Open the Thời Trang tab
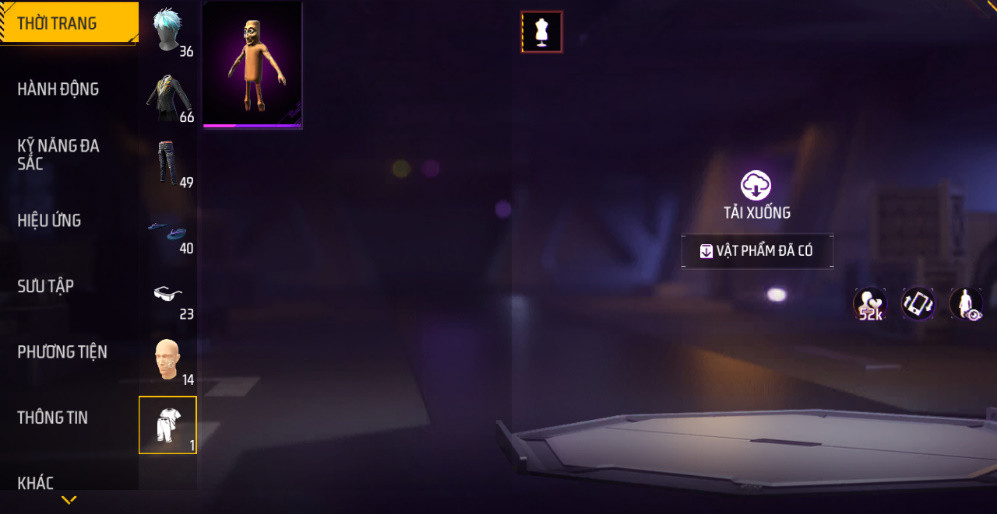Screen dimensions: 997x514 pyautogui.click(x=68, y=23)
